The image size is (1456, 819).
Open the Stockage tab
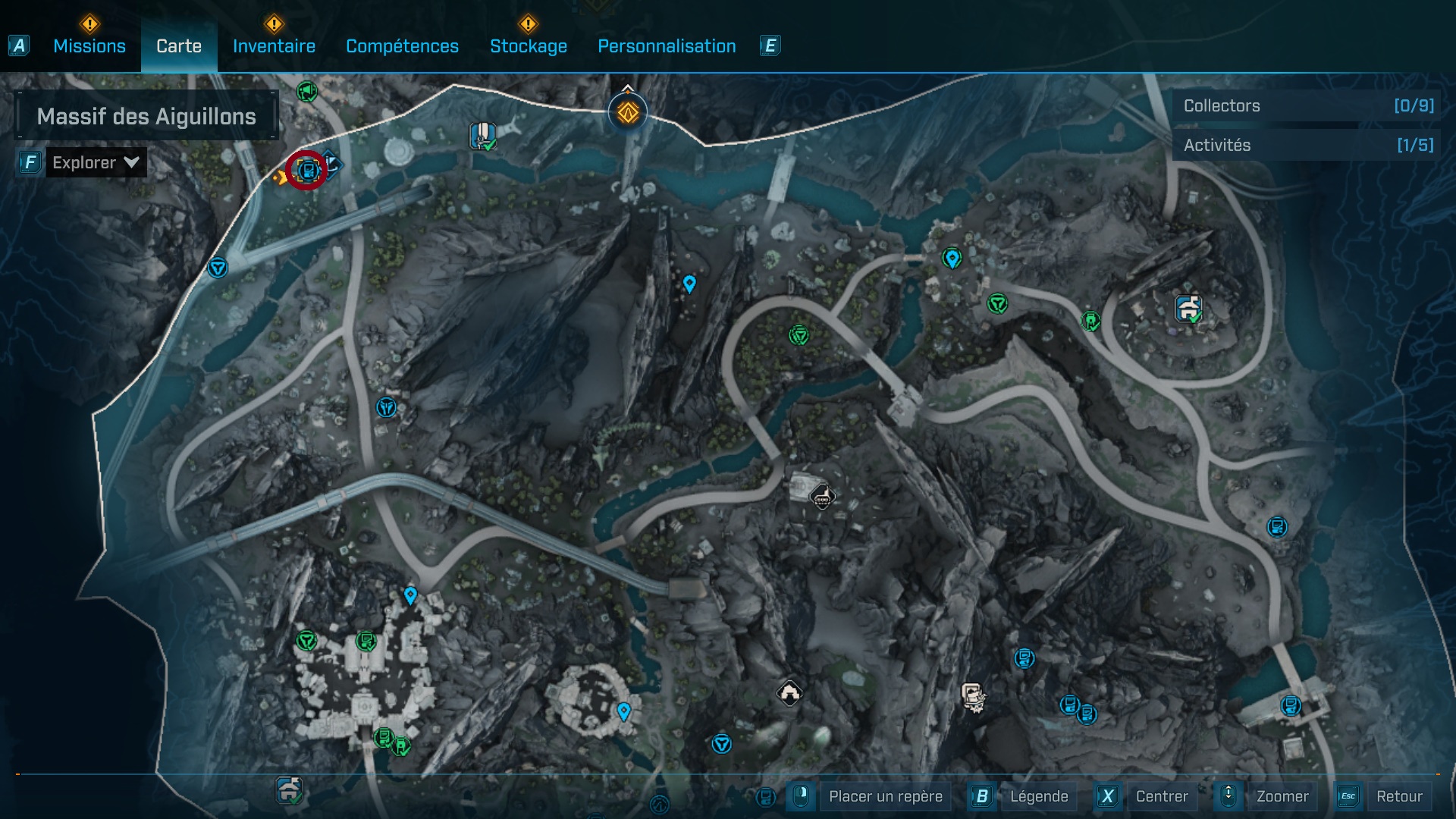(529, 46)
